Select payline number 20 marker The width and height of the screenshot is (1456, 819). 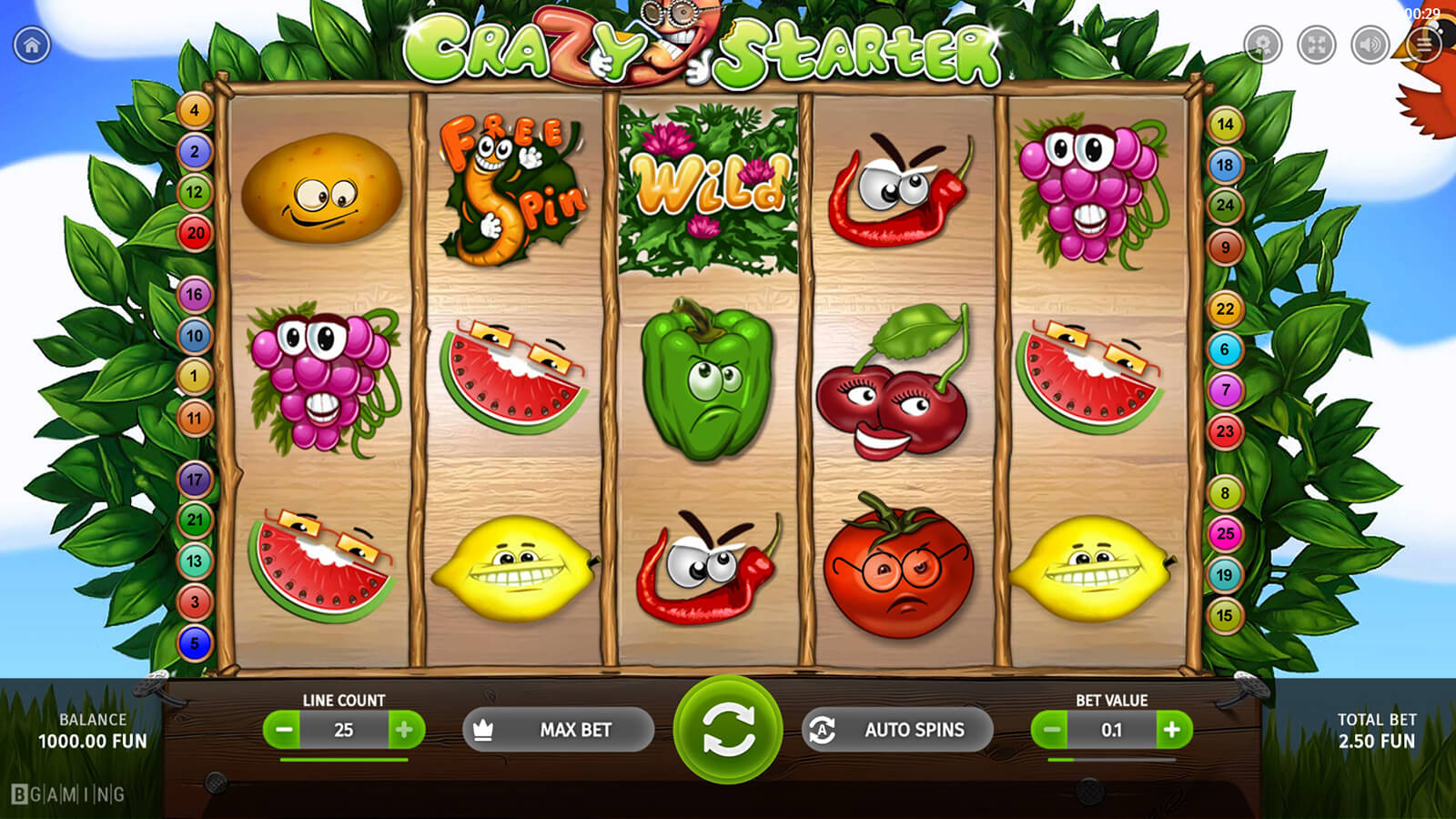[x=195, y=233]
